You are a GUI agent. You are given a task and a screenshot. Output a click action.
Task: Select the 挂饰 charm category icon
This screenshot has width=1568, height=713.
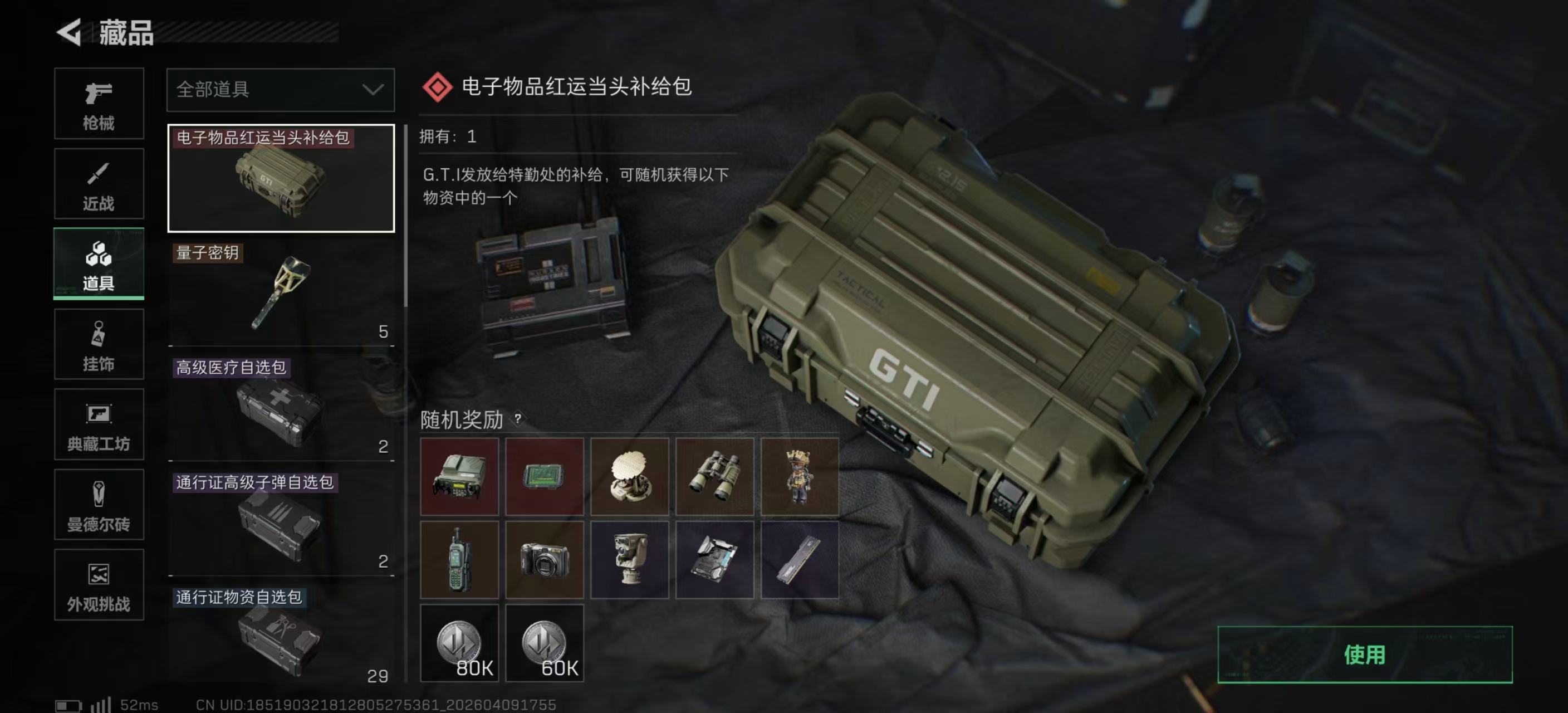(x=99, y=344)
